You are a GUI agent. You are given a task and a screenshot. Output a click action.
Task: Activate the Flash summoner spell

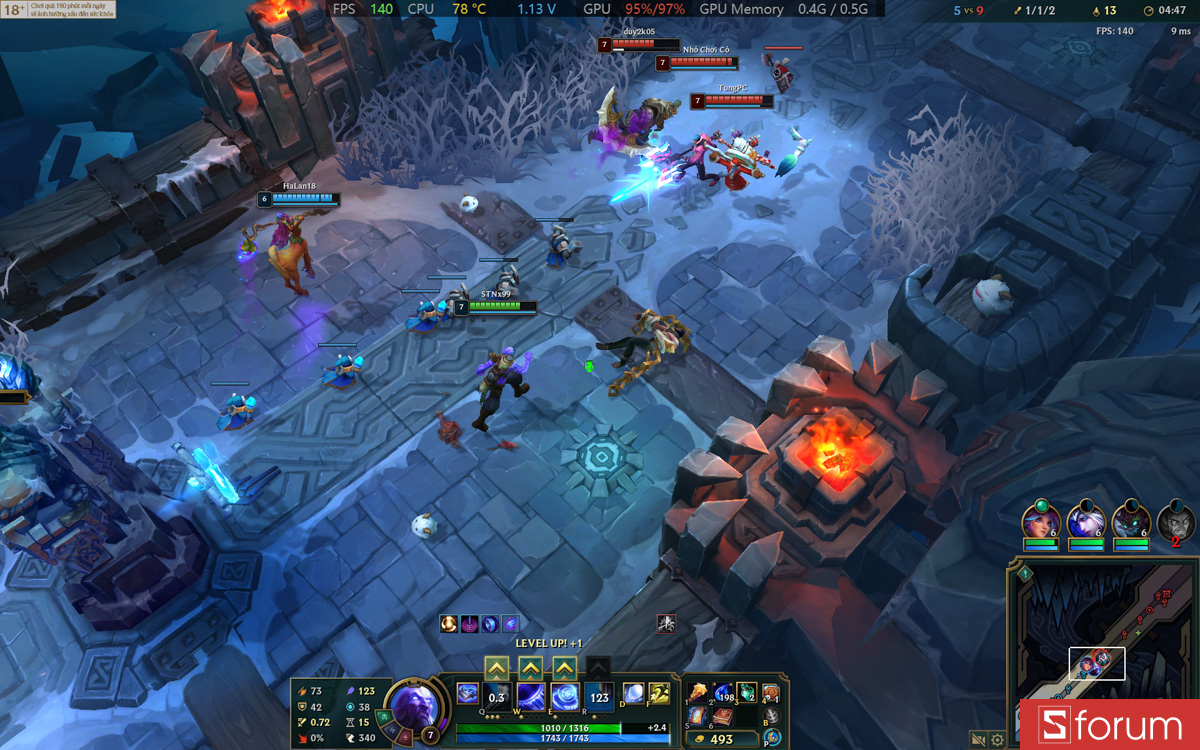tap(659, 693)
